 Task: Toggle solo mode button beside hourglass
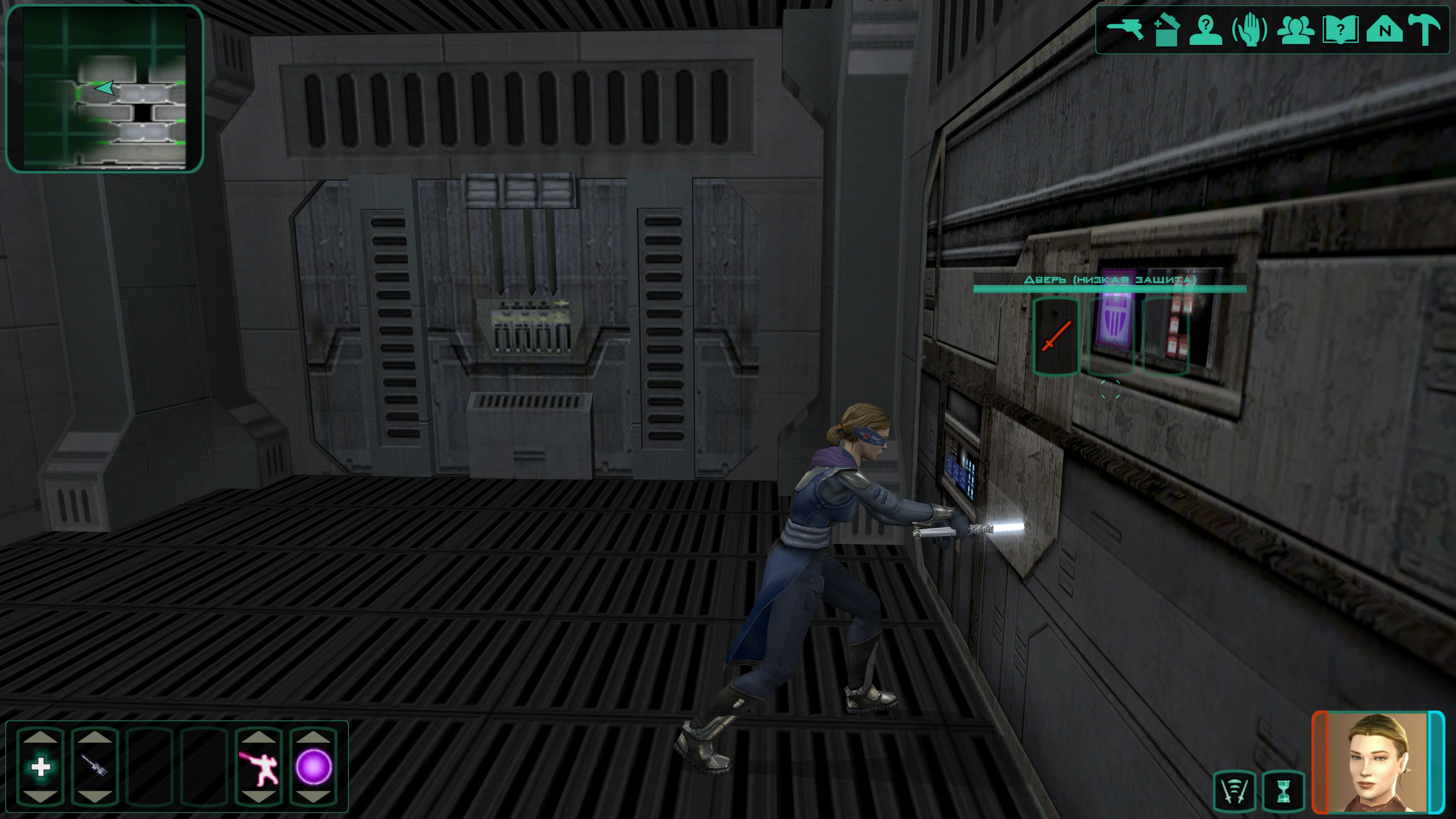click(1235, 791)
